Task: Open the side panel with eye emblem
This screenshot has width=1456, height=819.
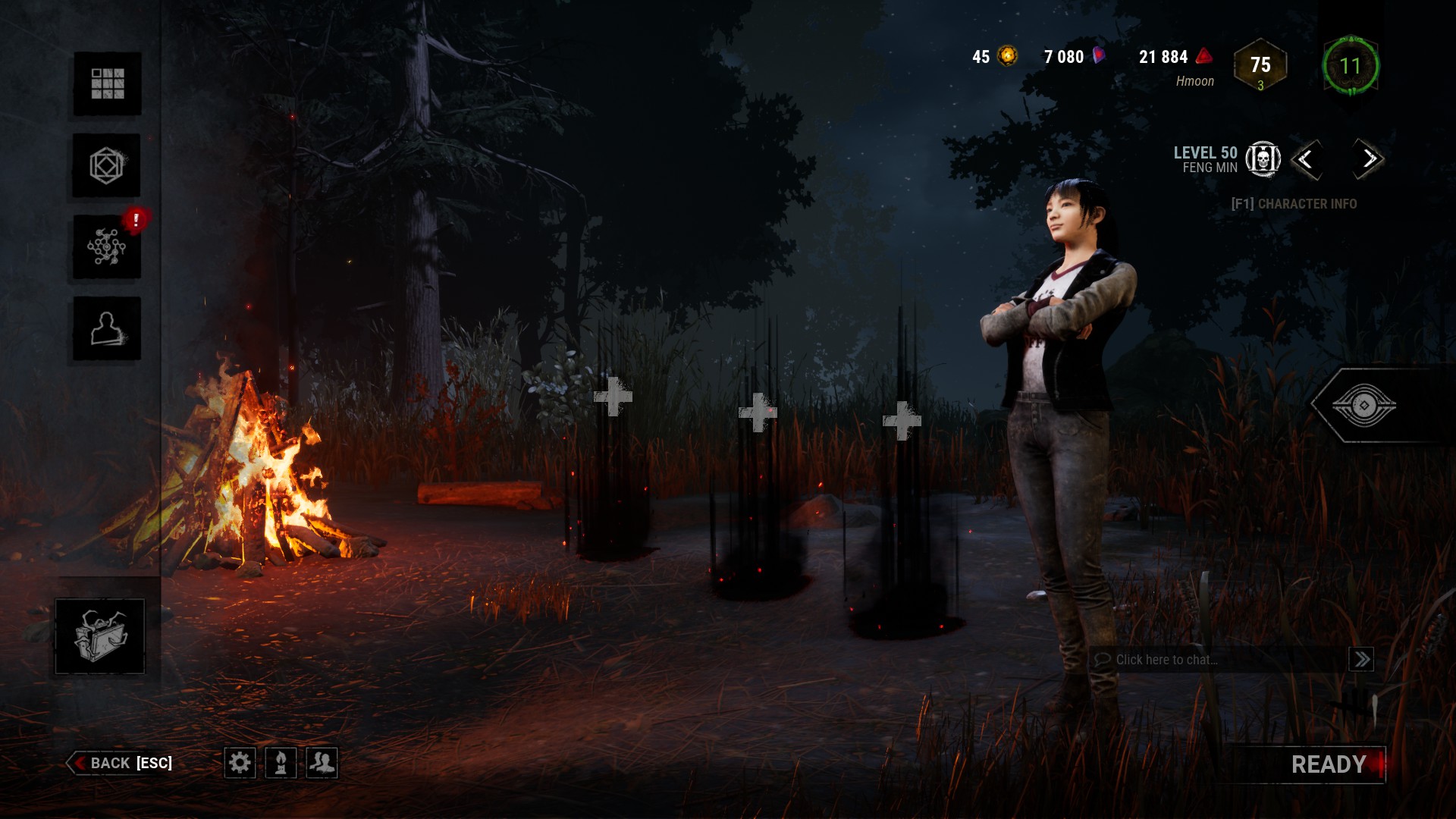Action: [x=1363, y=406]
